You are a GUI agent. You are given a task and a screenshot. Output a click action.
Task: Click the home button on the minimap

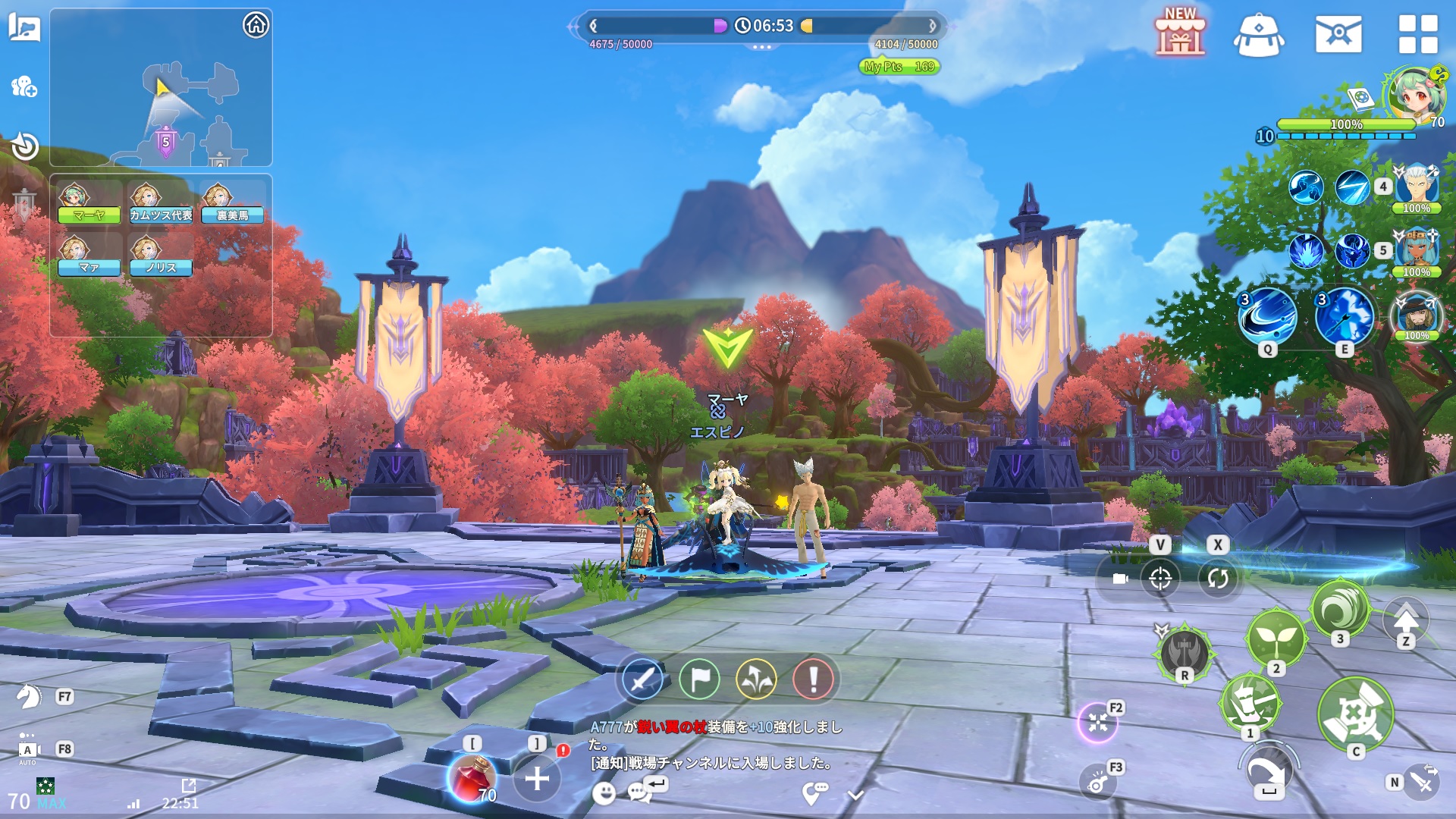(x=256, y=25)
